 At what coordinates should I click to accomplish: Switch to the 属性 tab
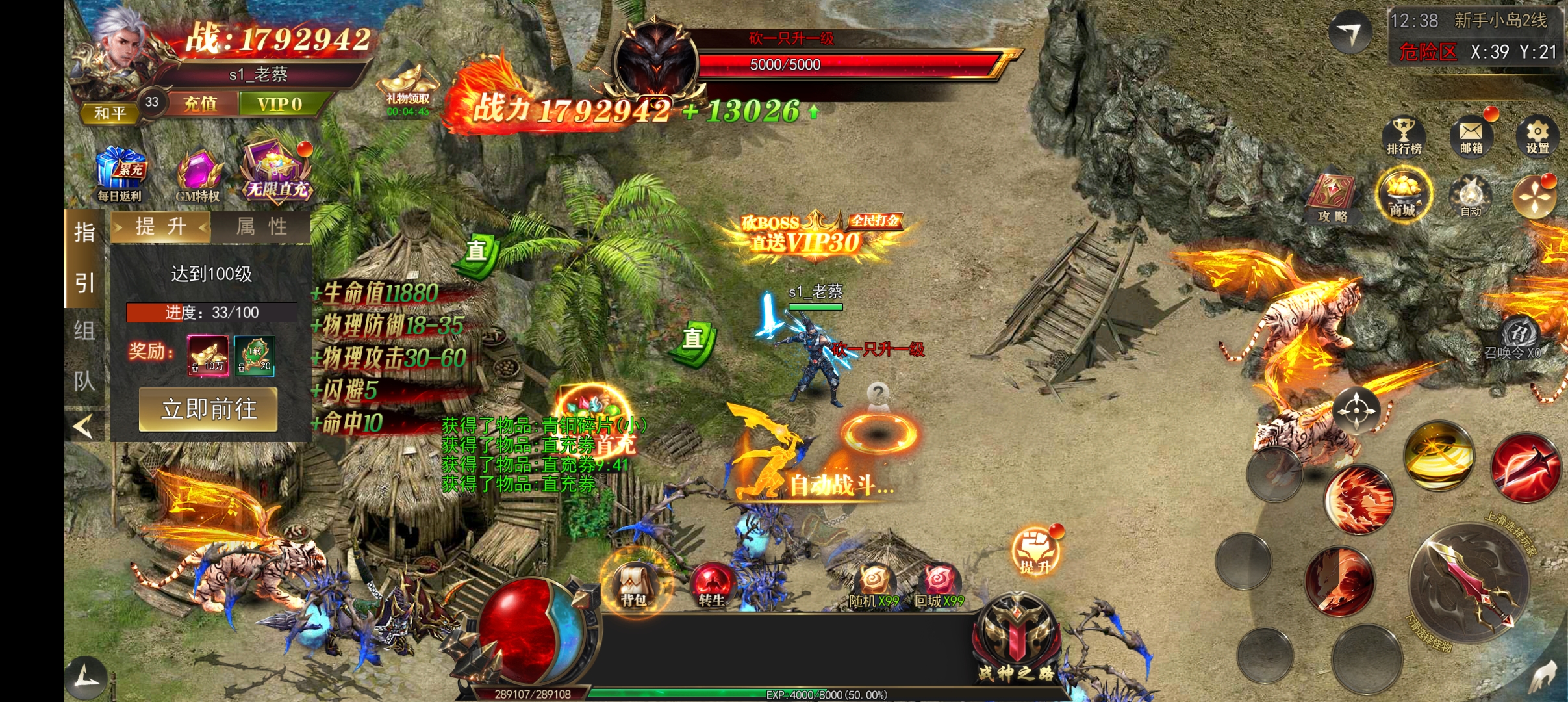(x=261, y=227)
